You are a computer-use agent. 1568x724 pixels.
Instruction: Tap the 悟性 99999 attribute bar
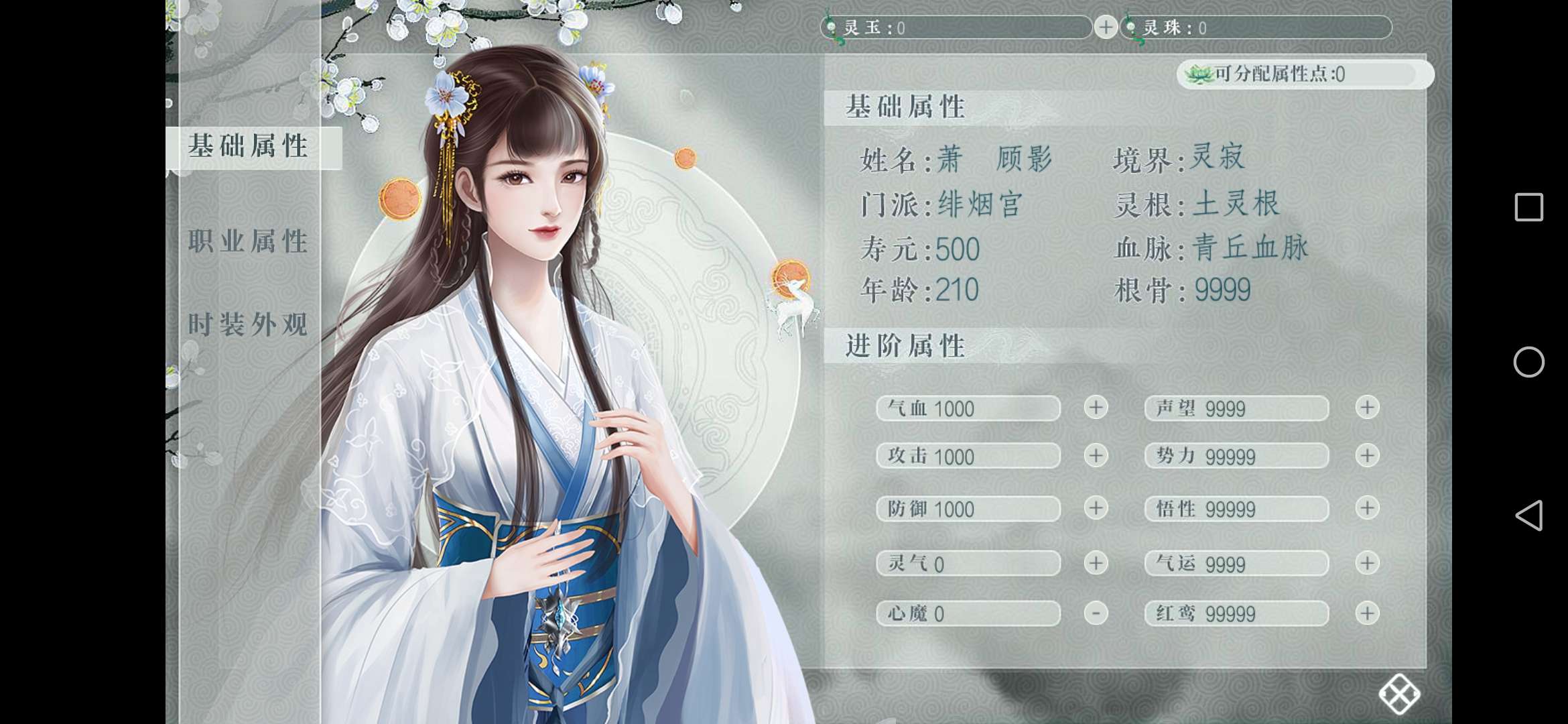pos(1236,509)
